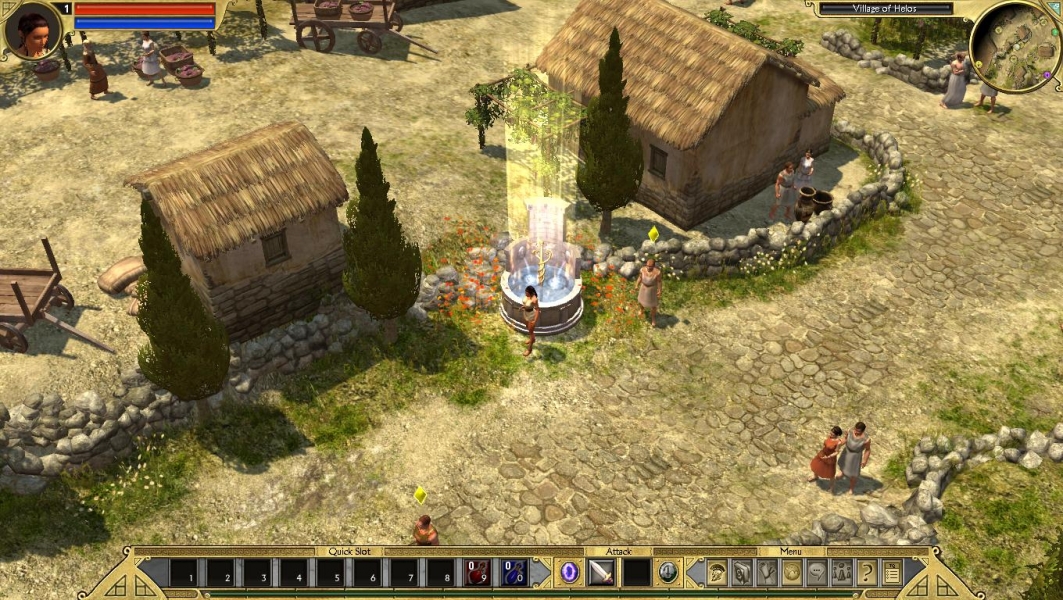The height and width of the screenshot is (600, 1063).
Task: Open the skills book icon
Action: point(741,573)
